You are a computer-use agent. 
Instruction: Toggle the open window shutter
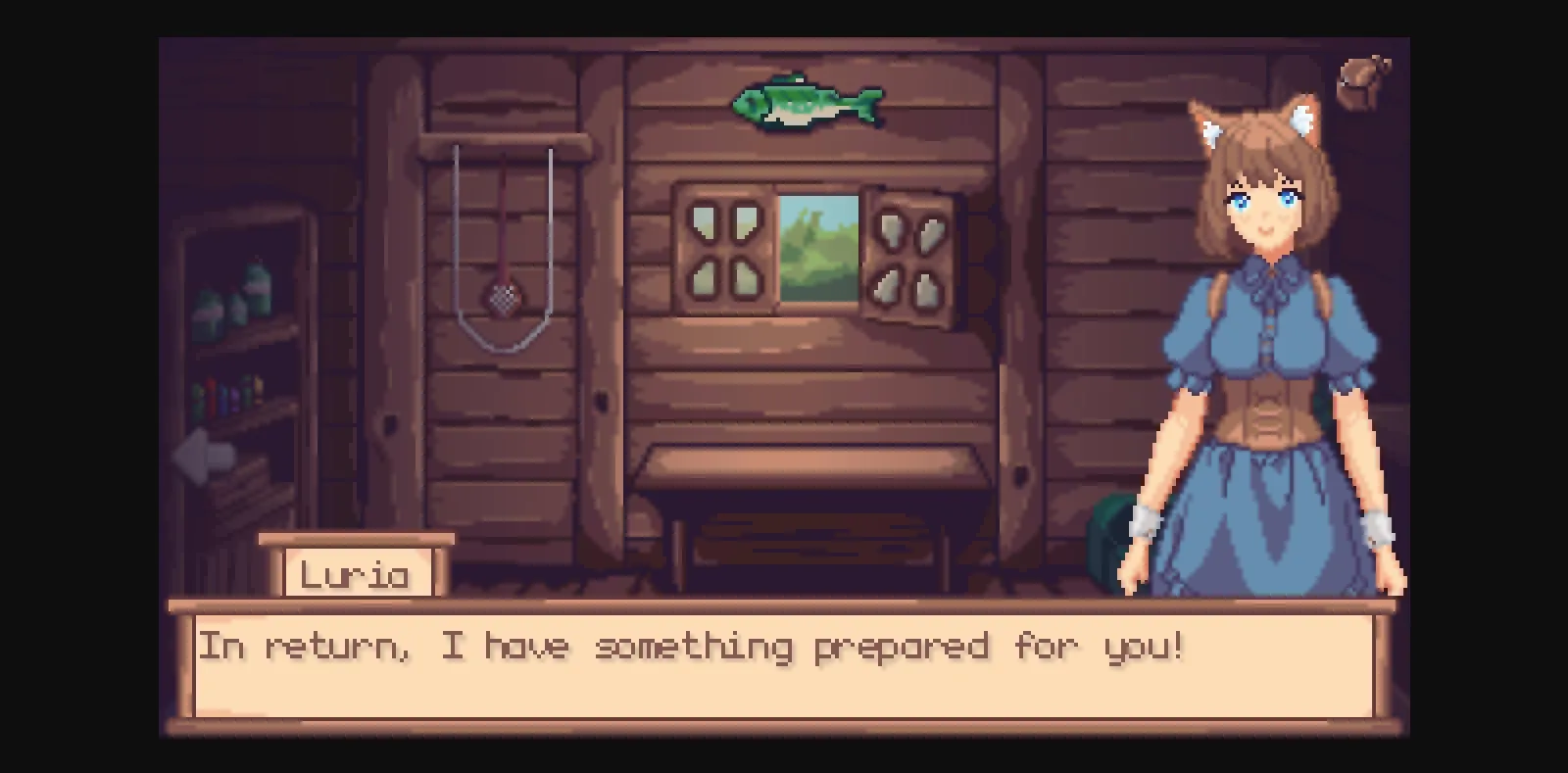[909, 253]
